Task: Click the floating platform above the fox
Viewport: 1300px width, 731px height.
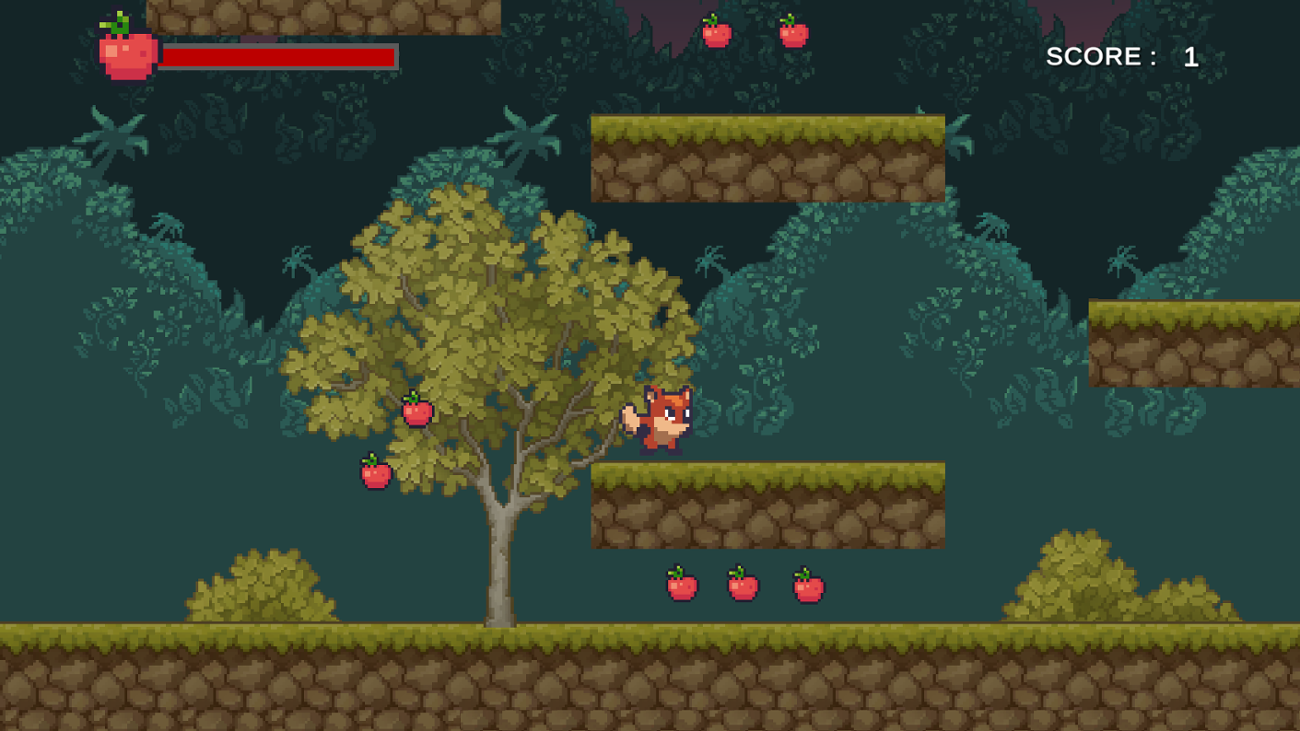Action: pos(770,160)
